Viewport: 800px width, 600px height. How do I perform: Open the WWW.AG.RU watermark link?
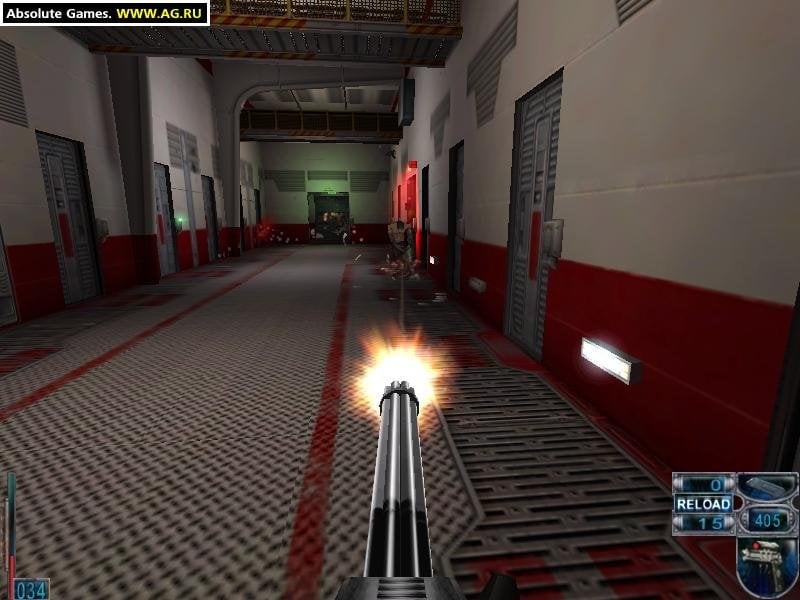click(159, 14)
